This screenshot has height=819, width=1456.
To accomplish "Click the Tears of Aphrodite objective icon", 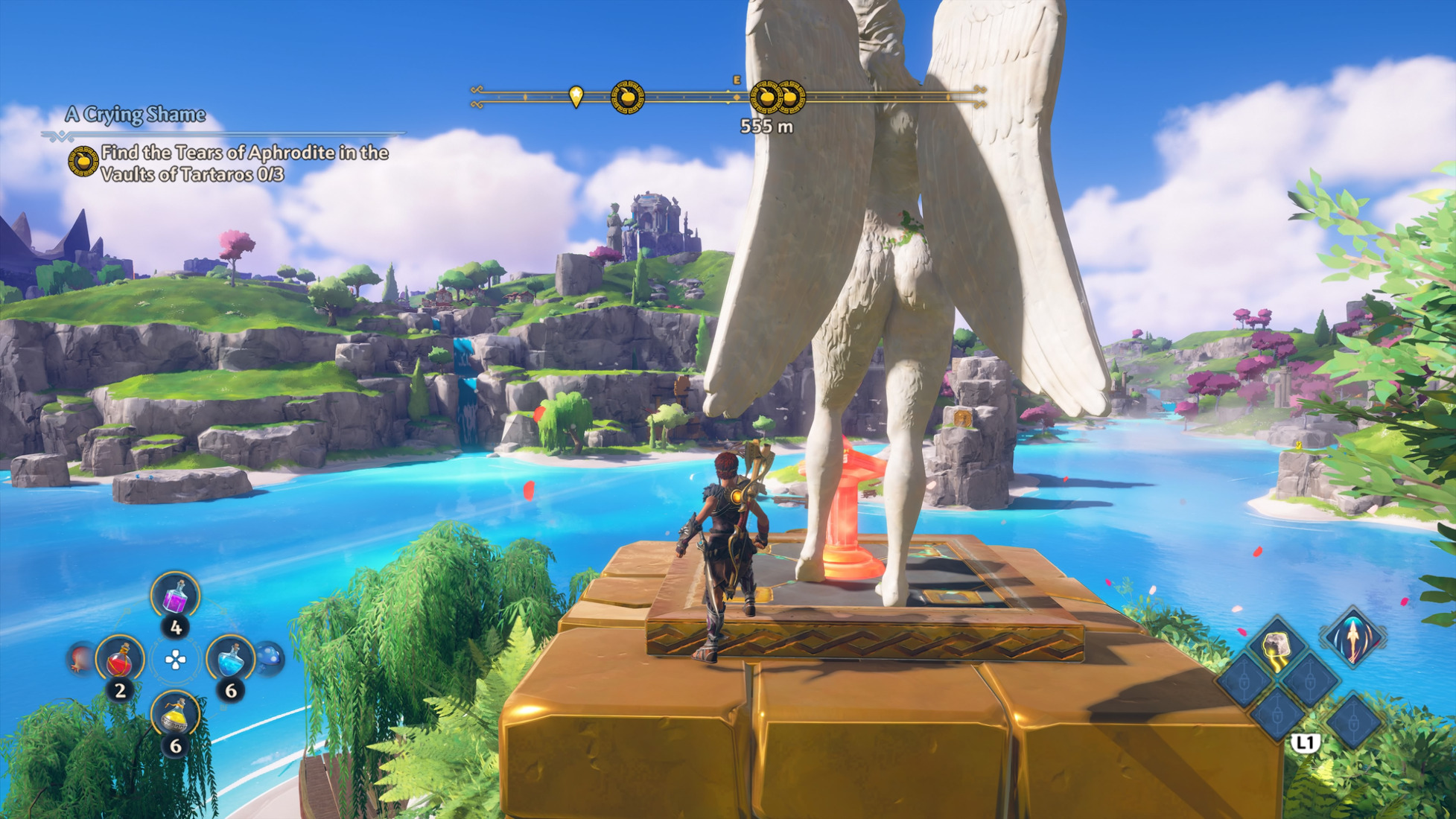I will (83, 162).
